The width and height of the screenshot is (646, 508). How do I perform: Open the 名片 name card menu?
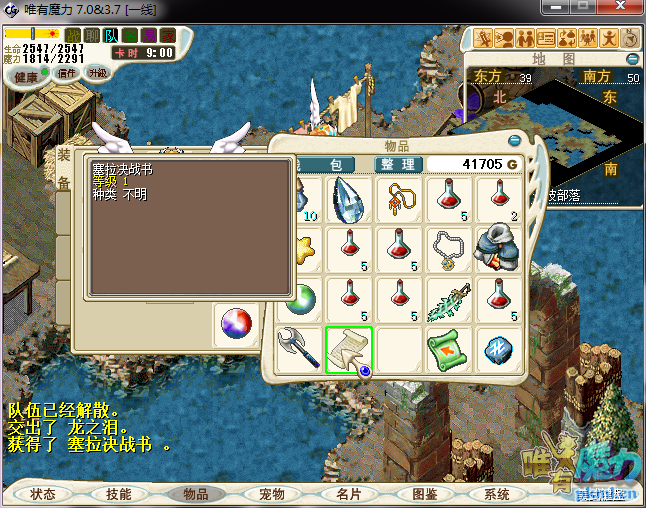[x=348, y=494]
